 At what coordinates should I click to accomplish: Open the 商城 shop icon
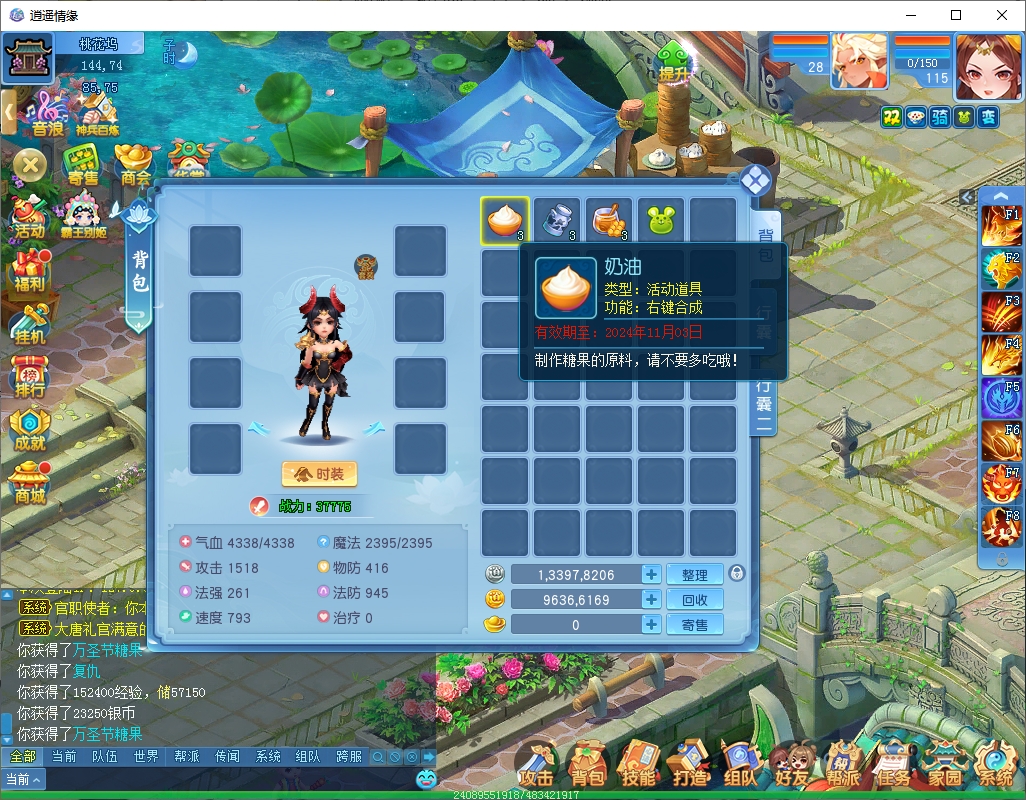tap(30, 482)
